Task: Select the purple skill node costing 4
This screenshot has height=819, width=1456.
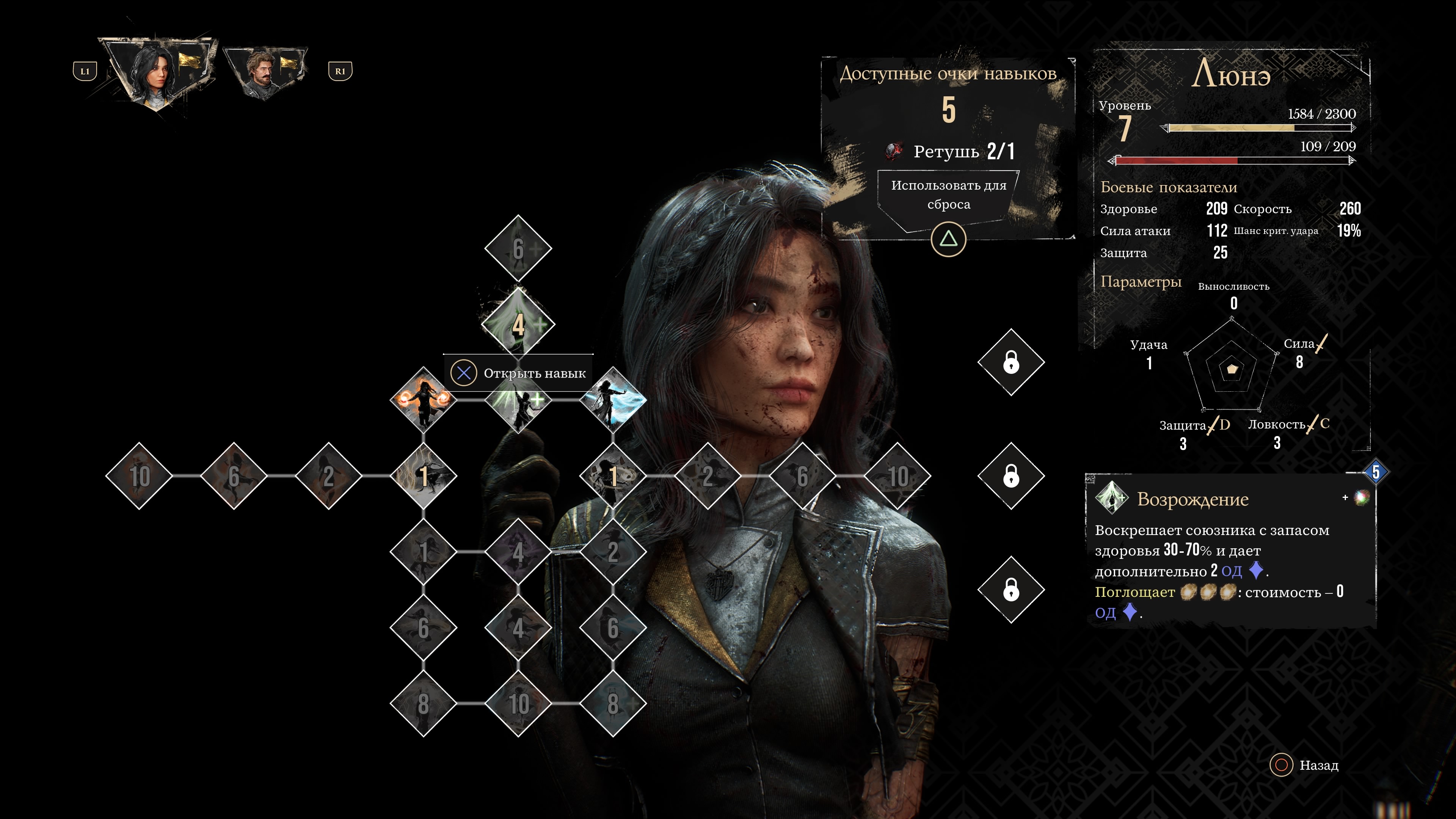Action: (x=518, y=552)
